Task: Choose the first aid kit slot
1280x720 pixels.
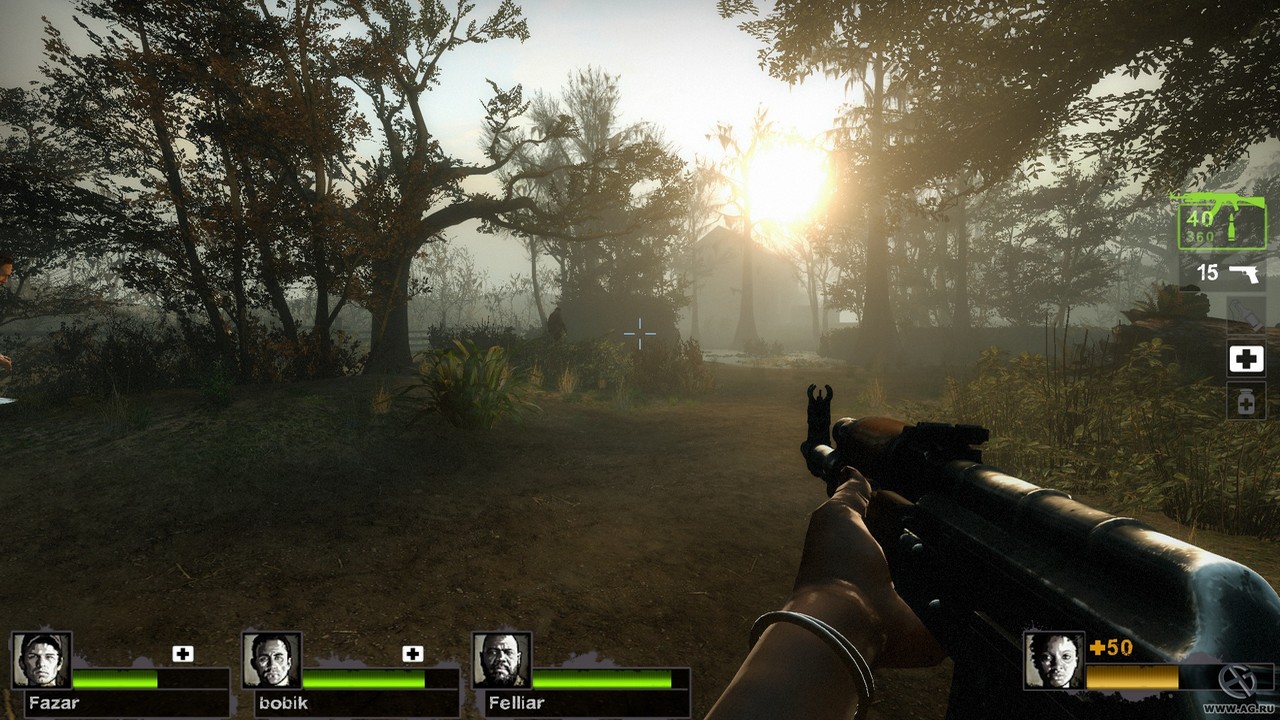Action: pyautogui.click(x=1246, y=359)
